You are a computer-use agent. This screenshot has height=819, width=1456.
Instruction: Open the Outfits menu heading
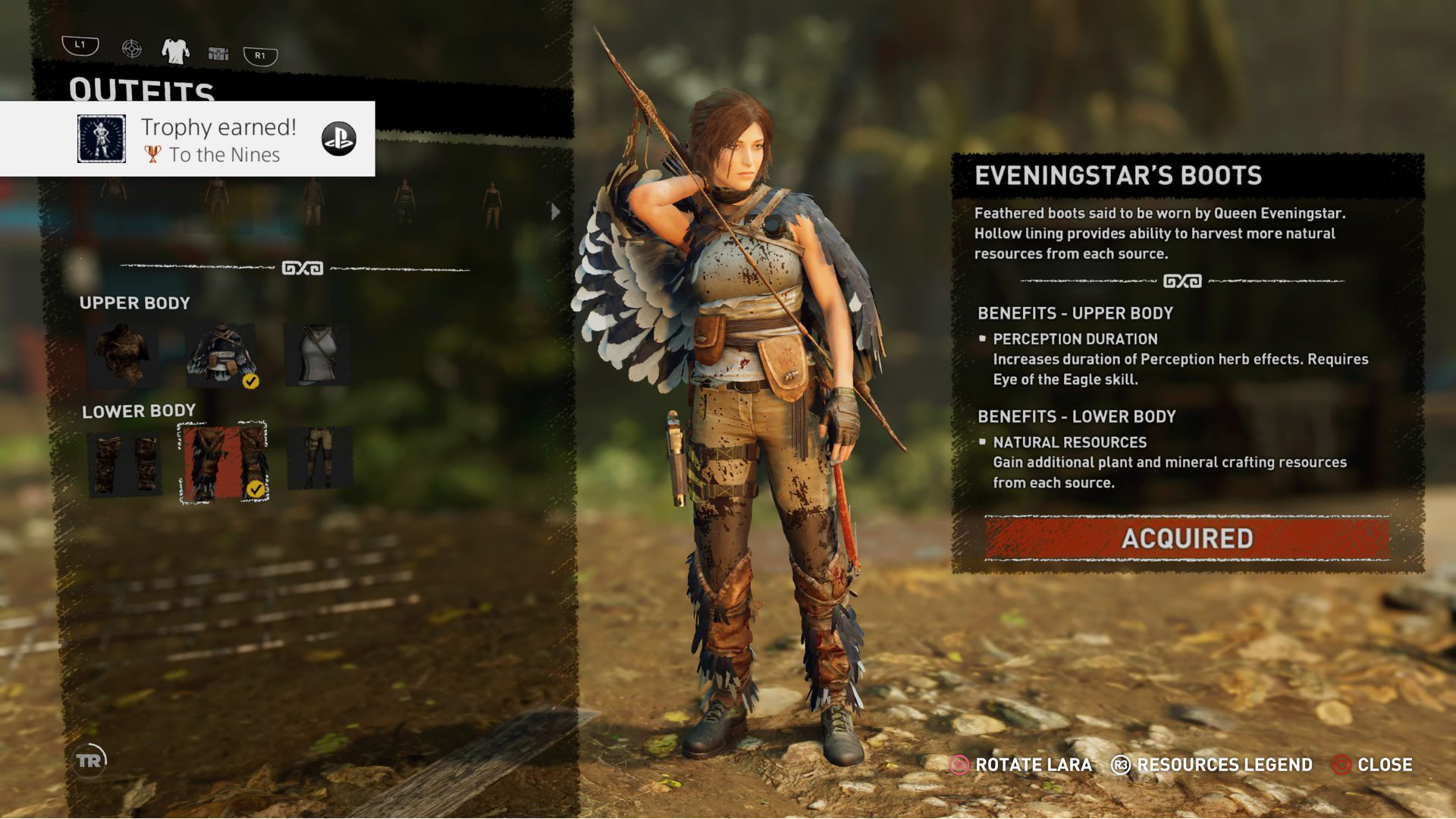click(141, 86)
